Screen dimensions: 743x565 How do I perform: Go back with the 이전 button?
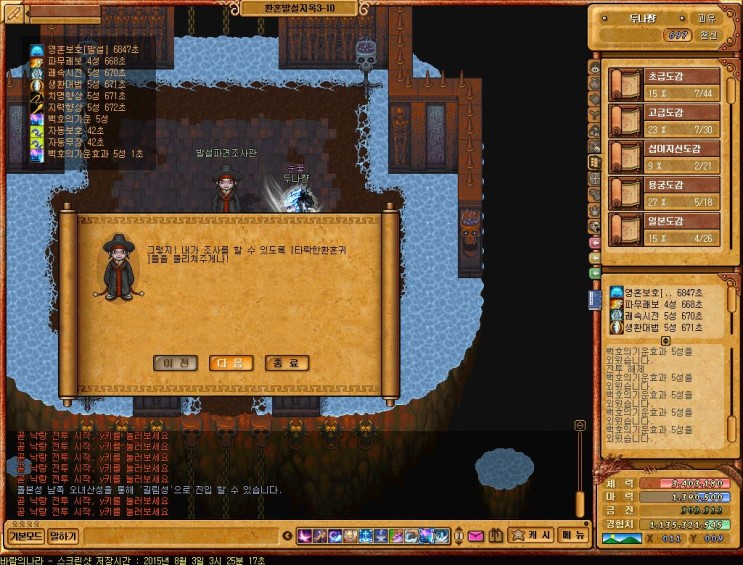coord(176,363)
